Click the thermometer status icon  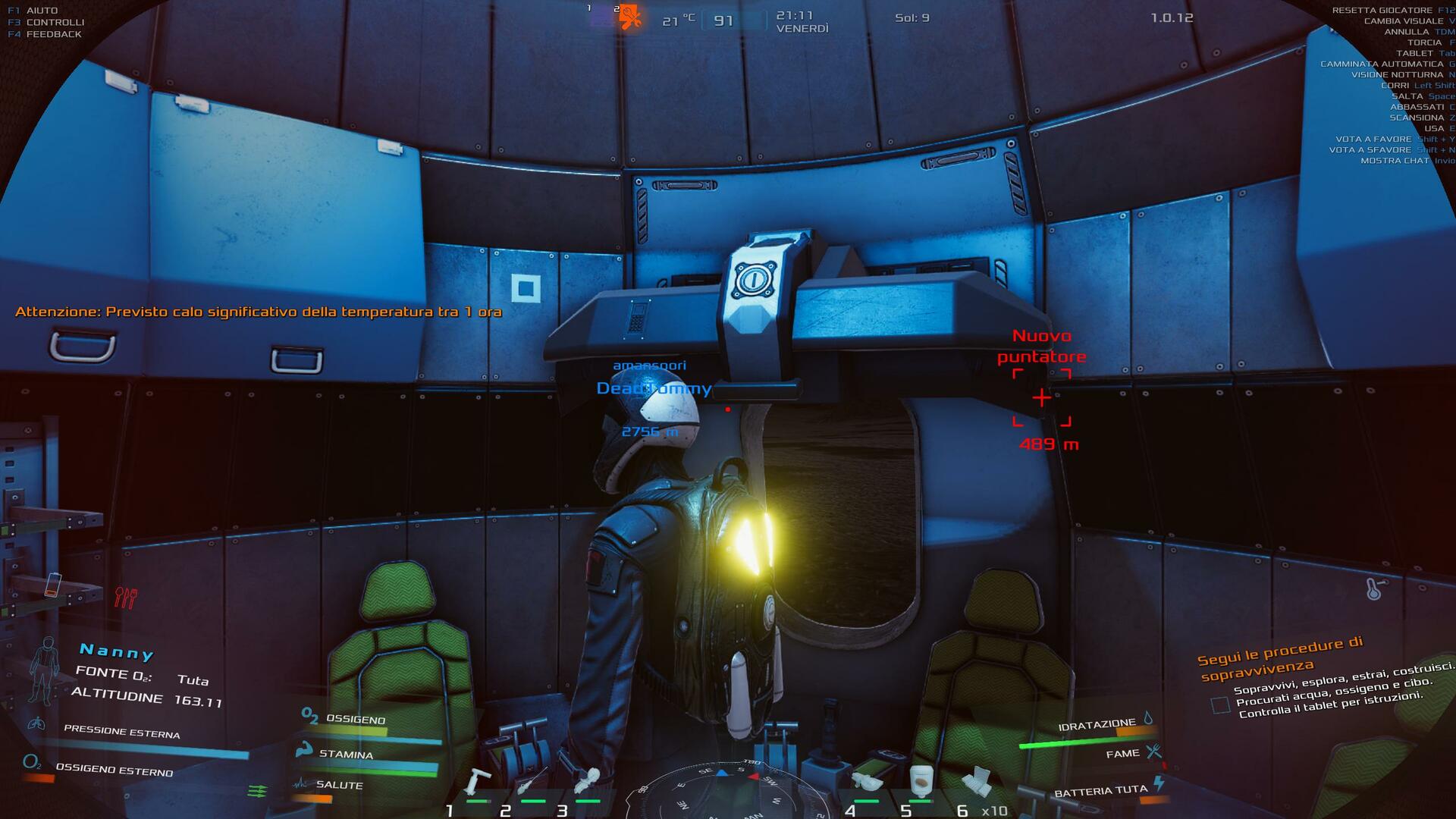coord(1374,588)
